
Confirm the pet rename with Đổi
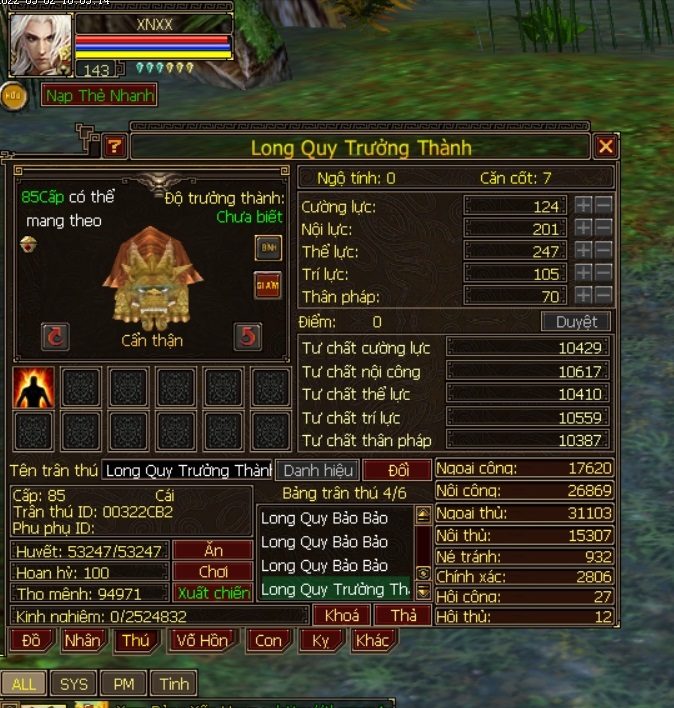pos(397,470)
